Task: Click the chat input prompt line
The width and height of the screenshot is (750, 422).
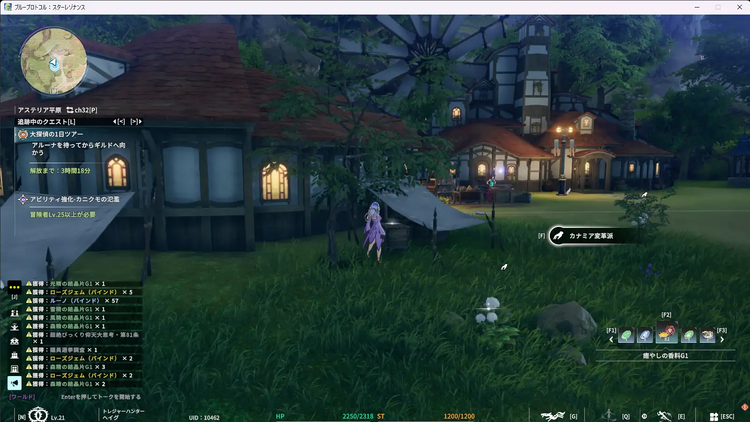Action: coord(100,397)
